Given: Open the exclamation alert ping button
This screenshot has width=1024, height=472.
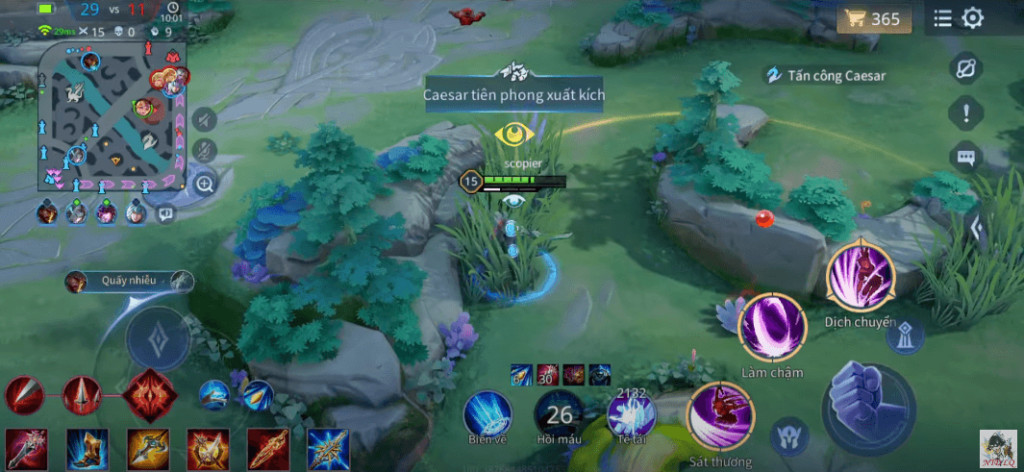Looking at the screenshot, I should [x=966, y=113].
